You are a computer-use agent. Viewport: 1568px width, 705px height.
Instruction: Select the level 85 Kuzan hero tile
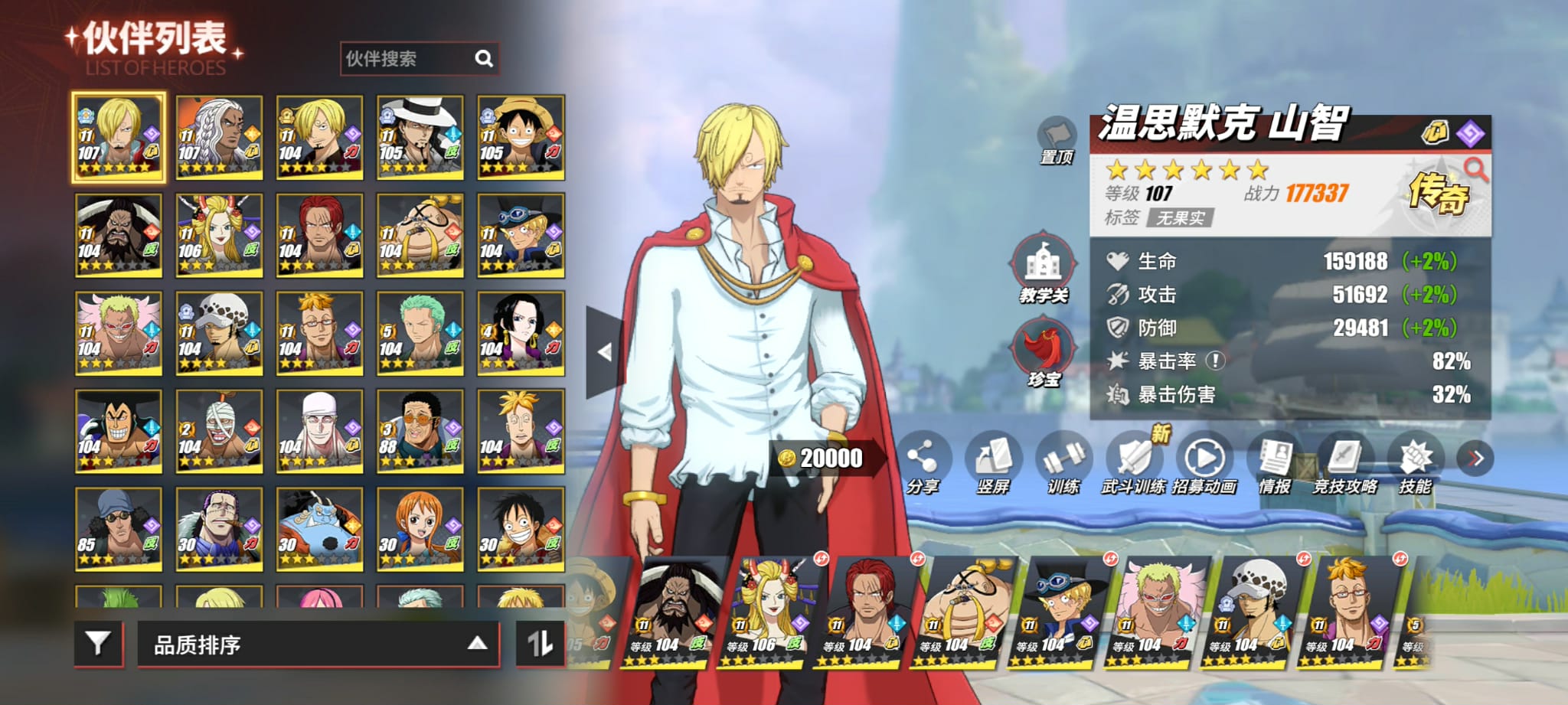[x=118, y=529]
